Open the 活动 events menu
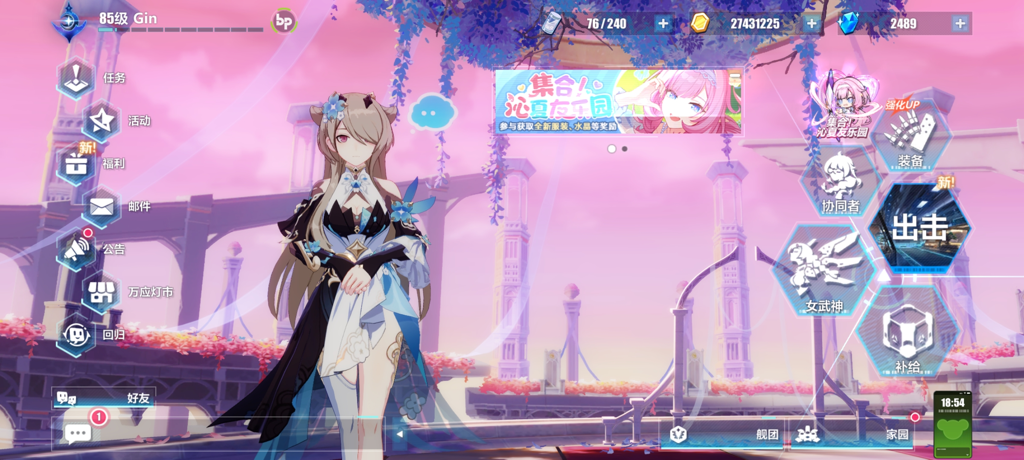 pos(102,121)
